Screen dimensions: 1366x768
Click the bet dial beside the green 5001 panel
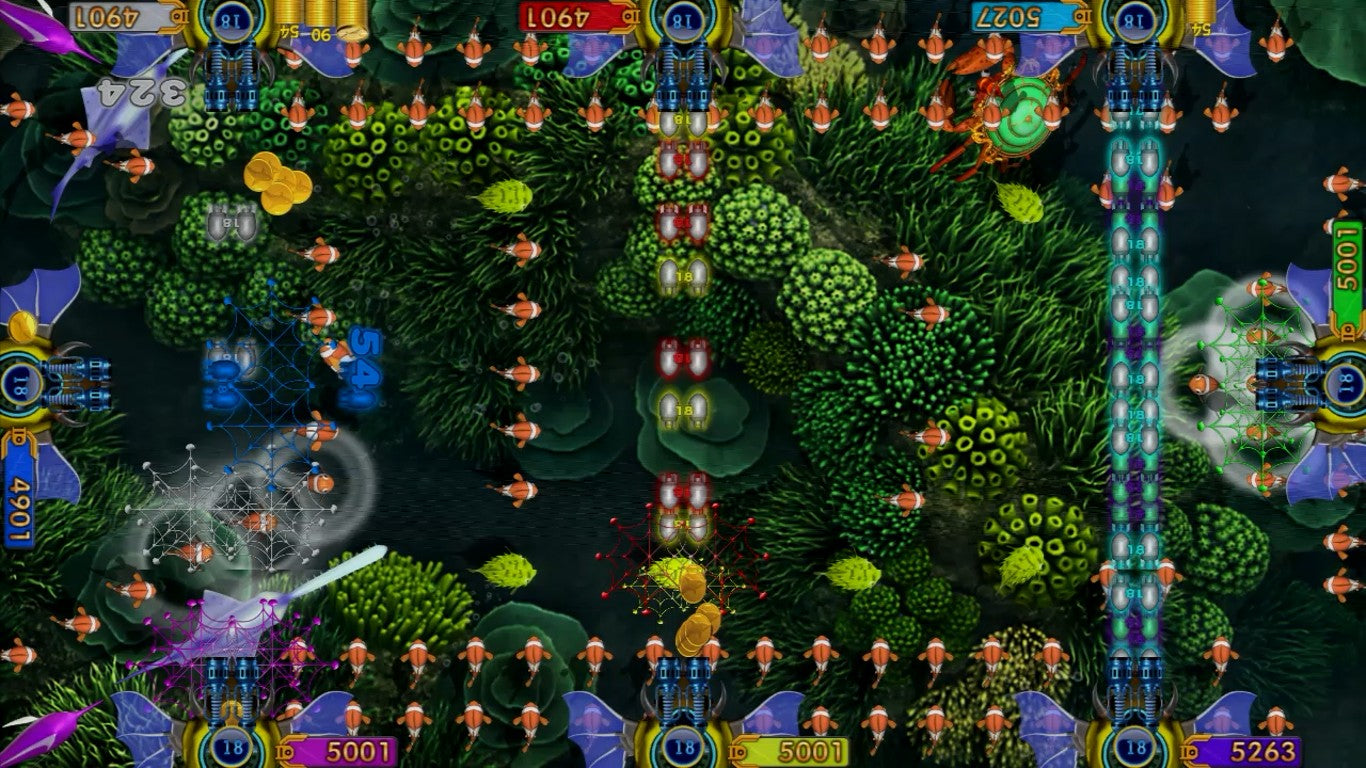tap(1347, 384)
